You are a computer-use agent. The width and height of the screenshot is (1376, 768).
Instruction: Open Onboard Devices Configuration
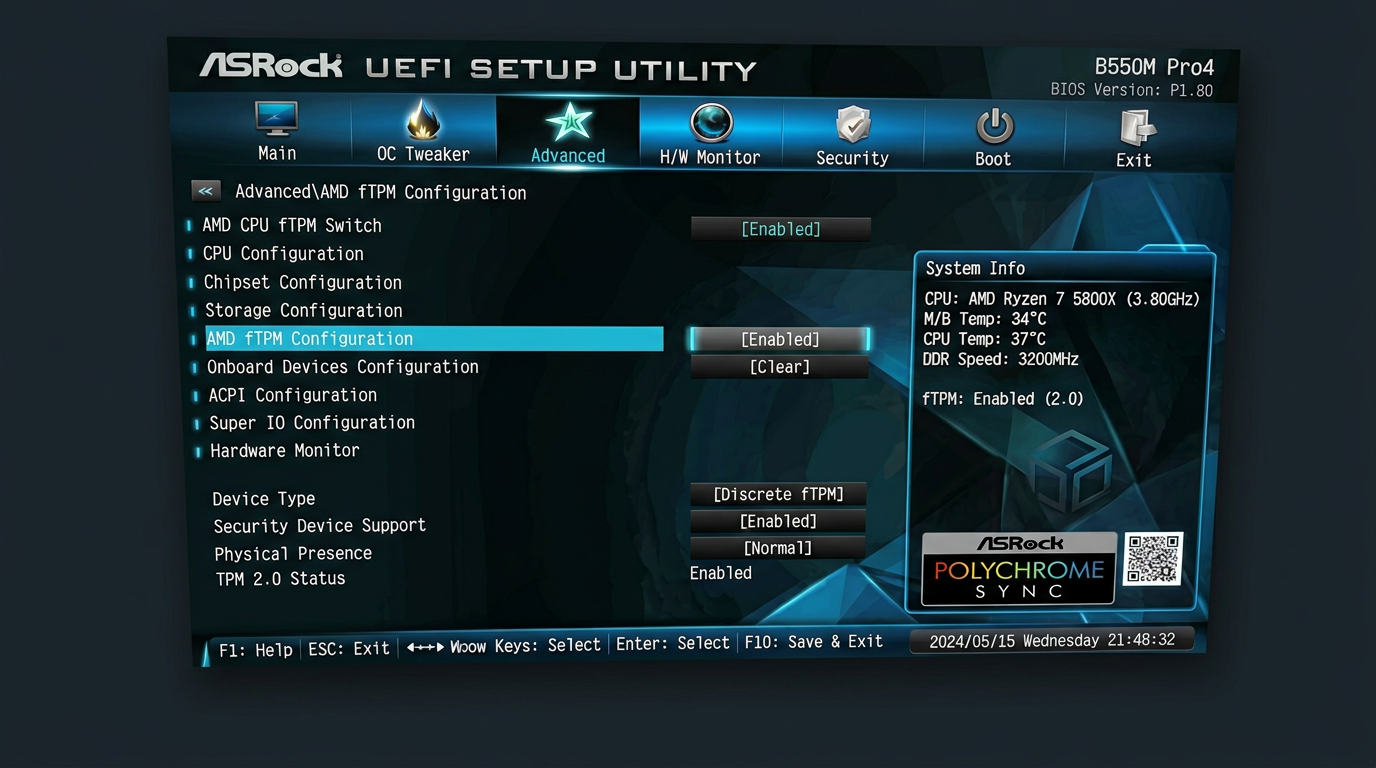point(342,367)
